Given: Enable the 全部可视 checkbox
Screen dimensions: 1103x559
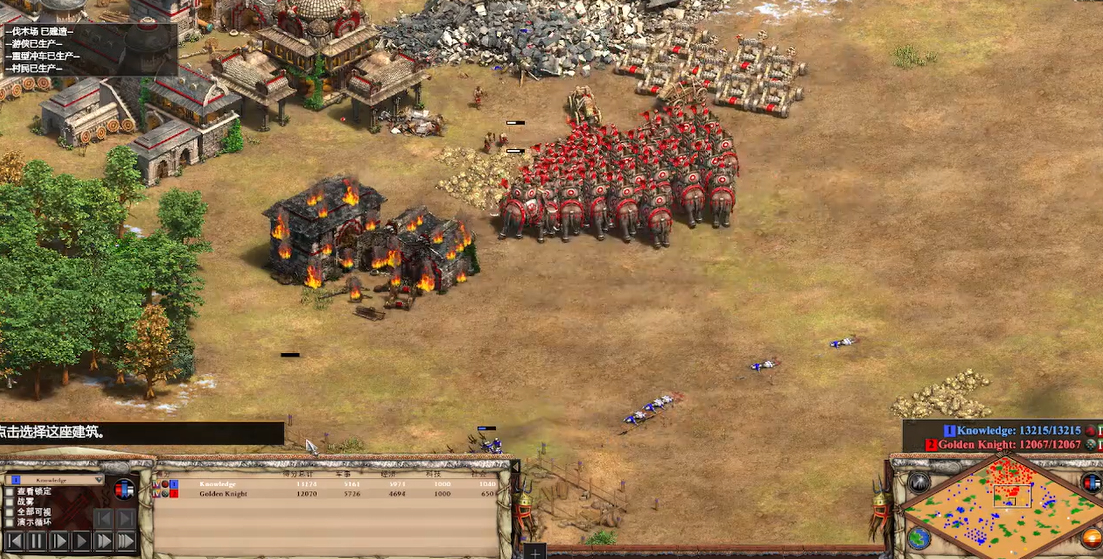Looking at the screenshot, I should coord(10,512).
